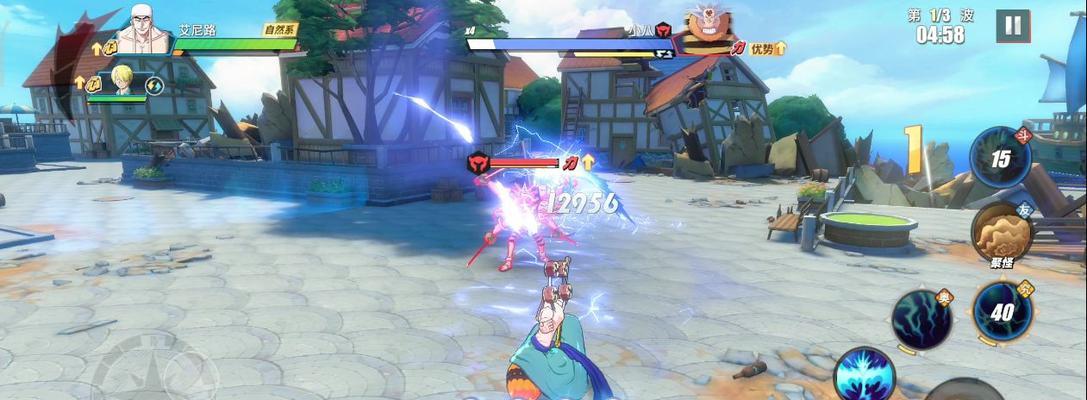Activate lightning skill showing cooldown 40

pos(1002,311)
